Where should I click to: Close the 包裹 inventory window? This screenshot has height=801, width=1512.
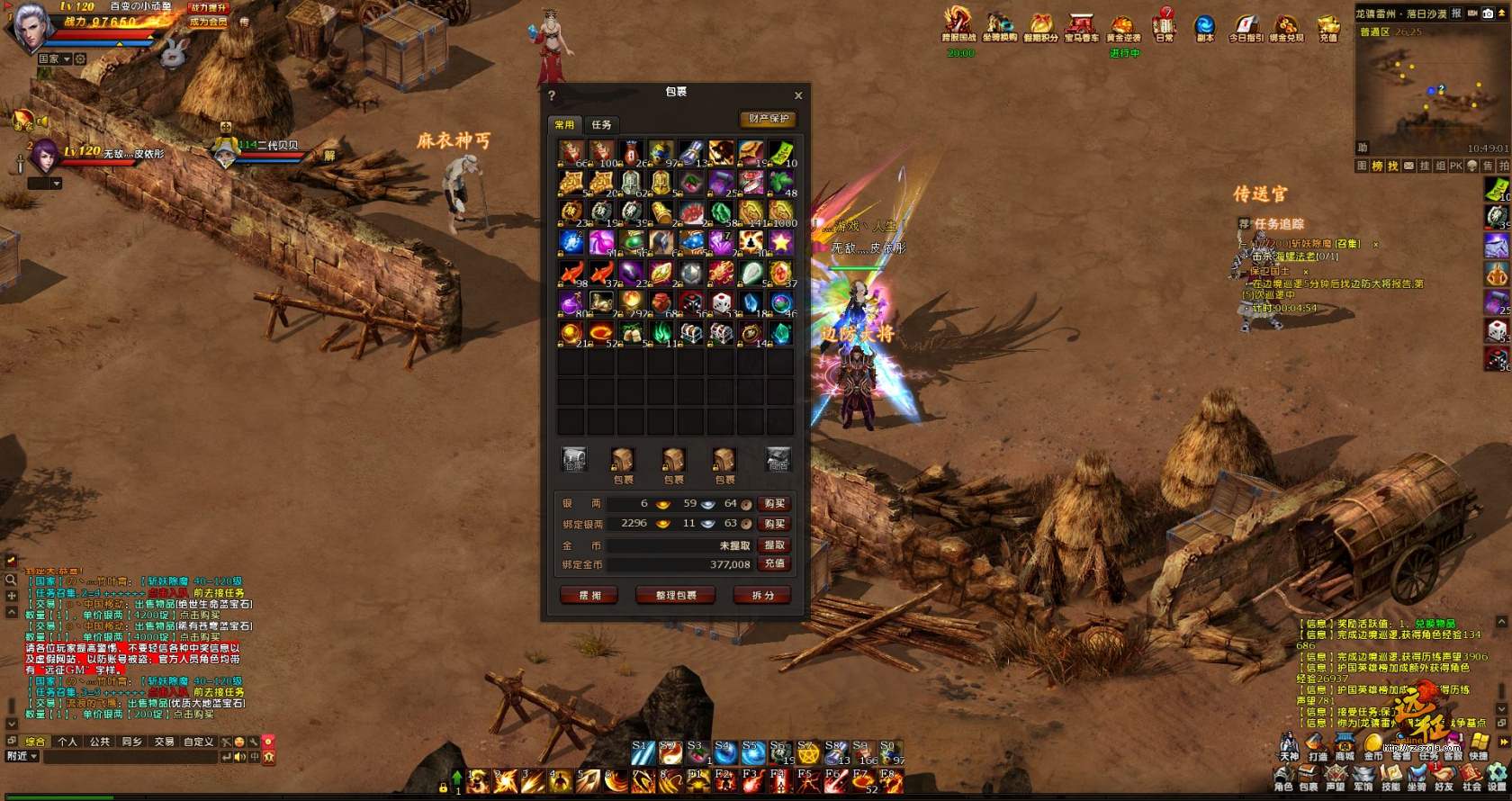point(798,95)
